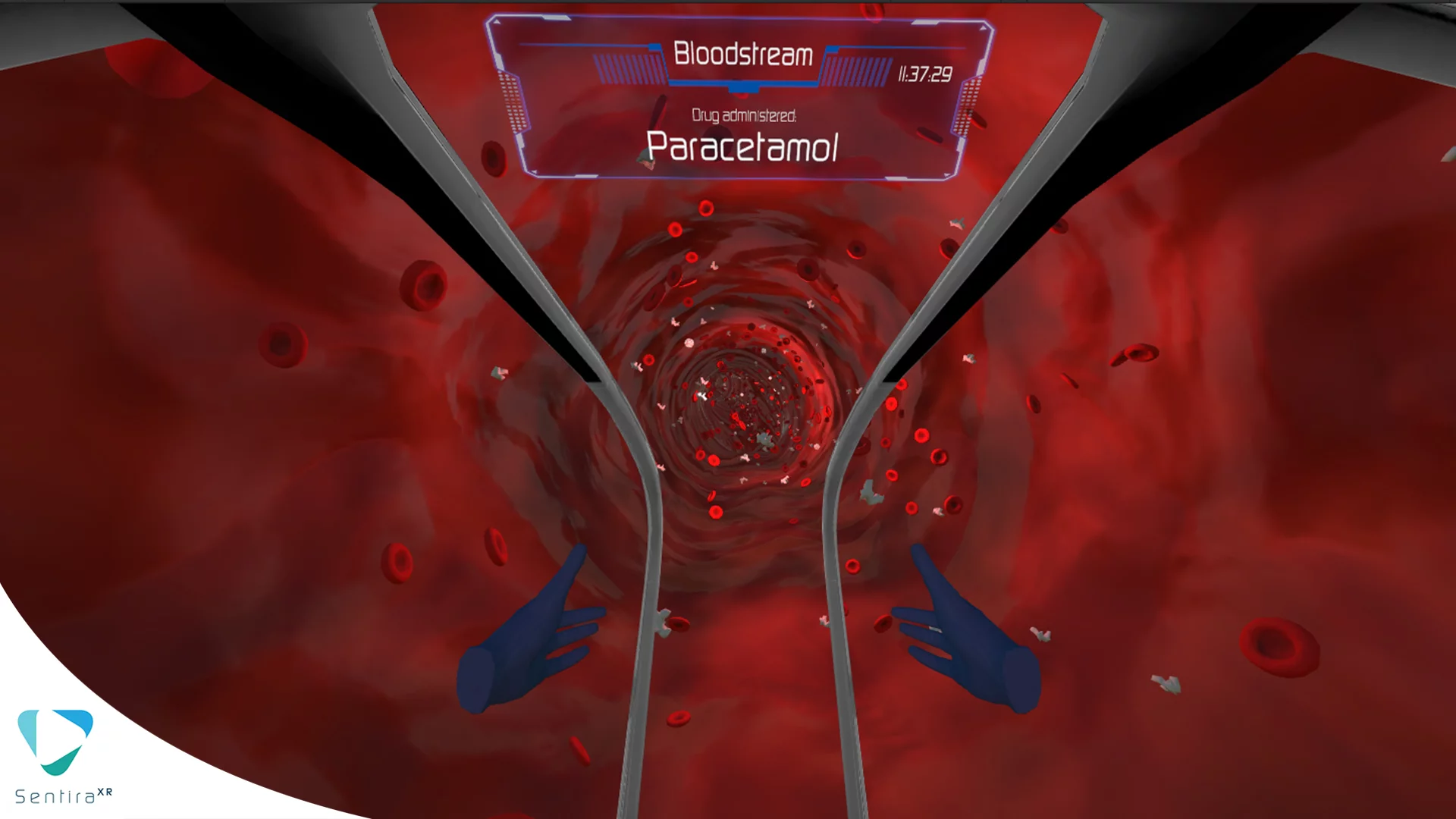
Task: Expand the Bloodstream header section
Action: 744,53
